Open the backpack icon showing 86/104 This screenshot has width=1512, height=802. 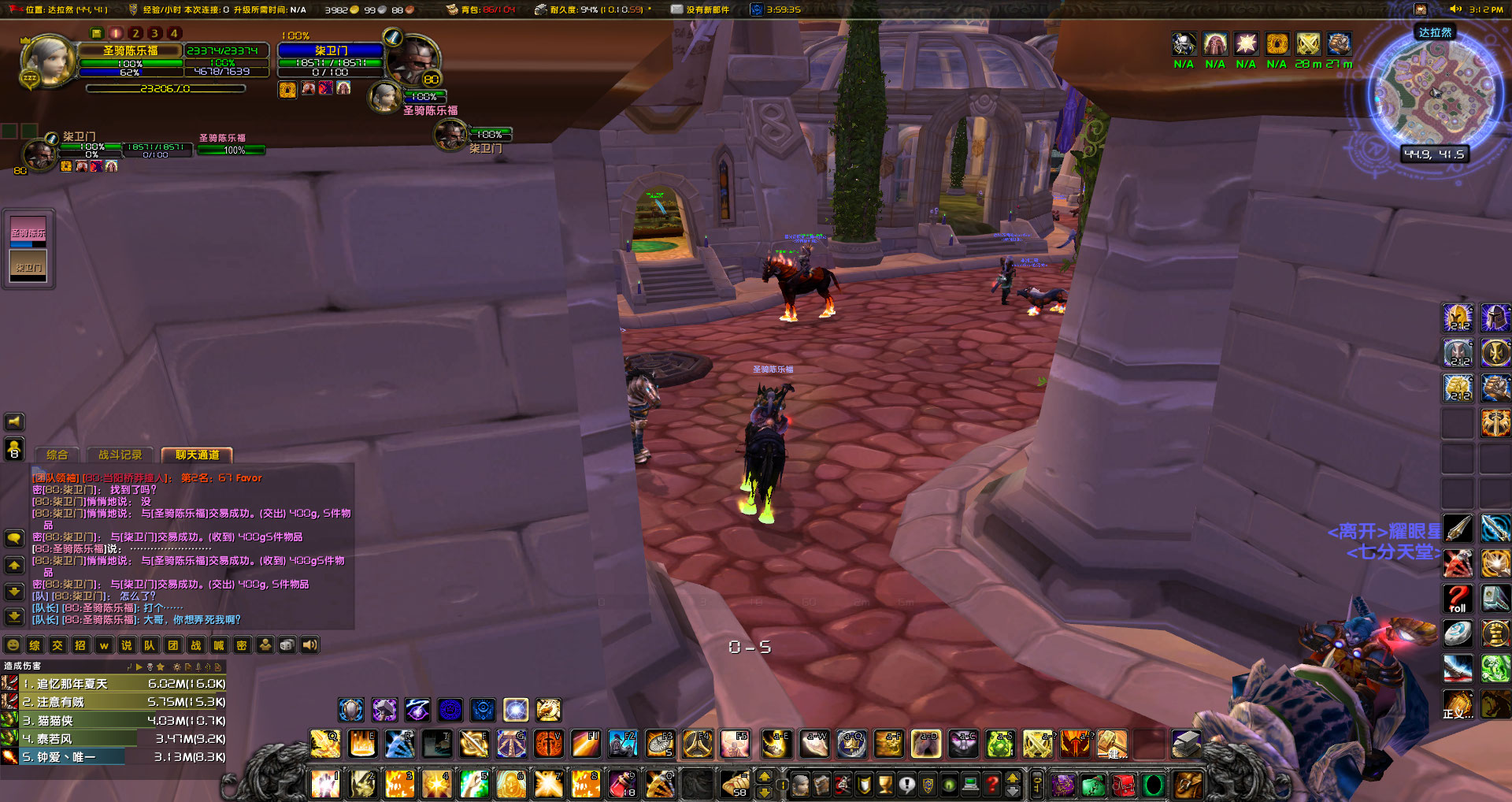click(453, 10)
